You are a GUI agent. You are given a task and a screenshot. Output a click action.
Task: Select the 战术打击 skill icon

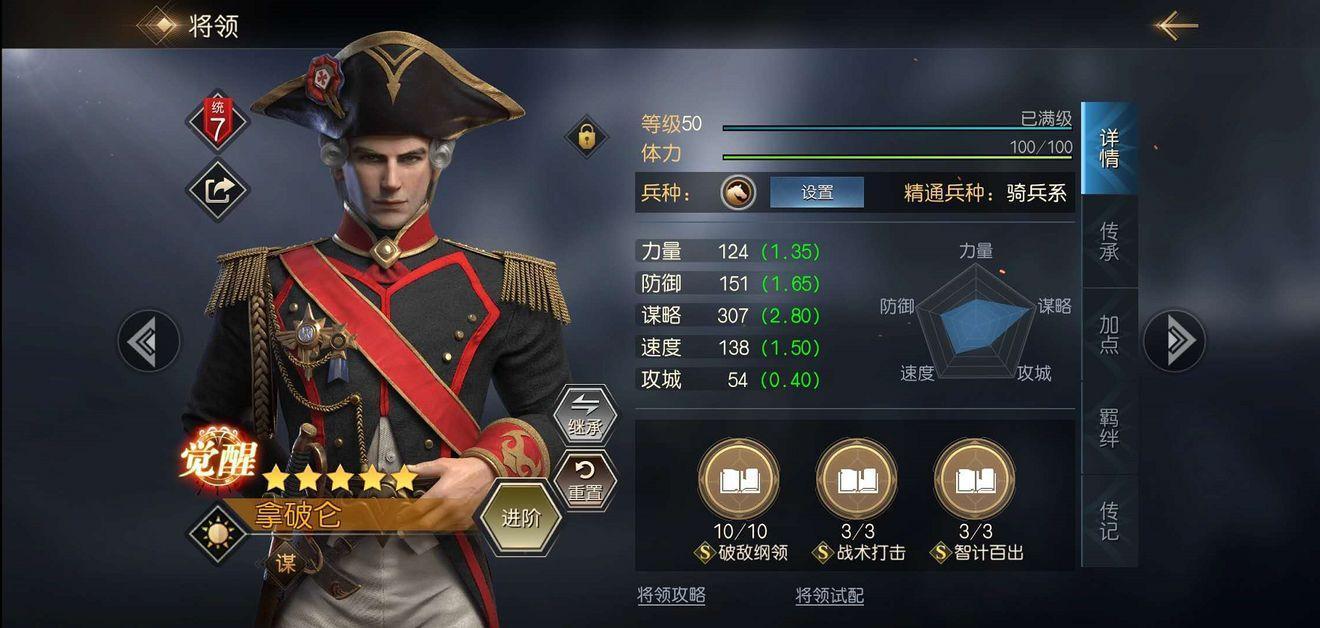click(x=857, y=480)
